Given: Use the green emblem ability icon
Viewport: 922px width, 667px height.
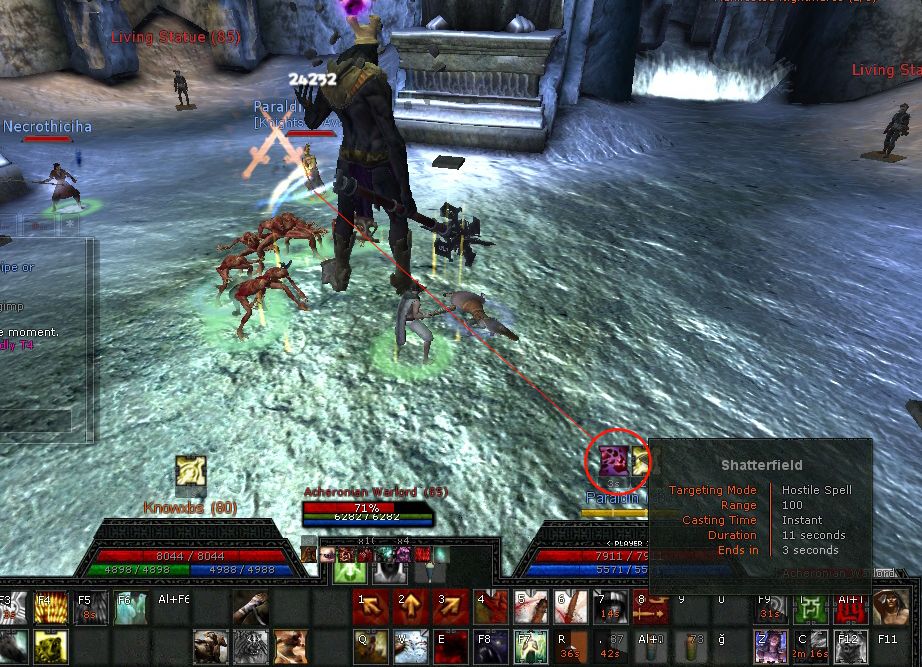Looking at the screenshot, I should pyautogui.click(x=810, y=606).
